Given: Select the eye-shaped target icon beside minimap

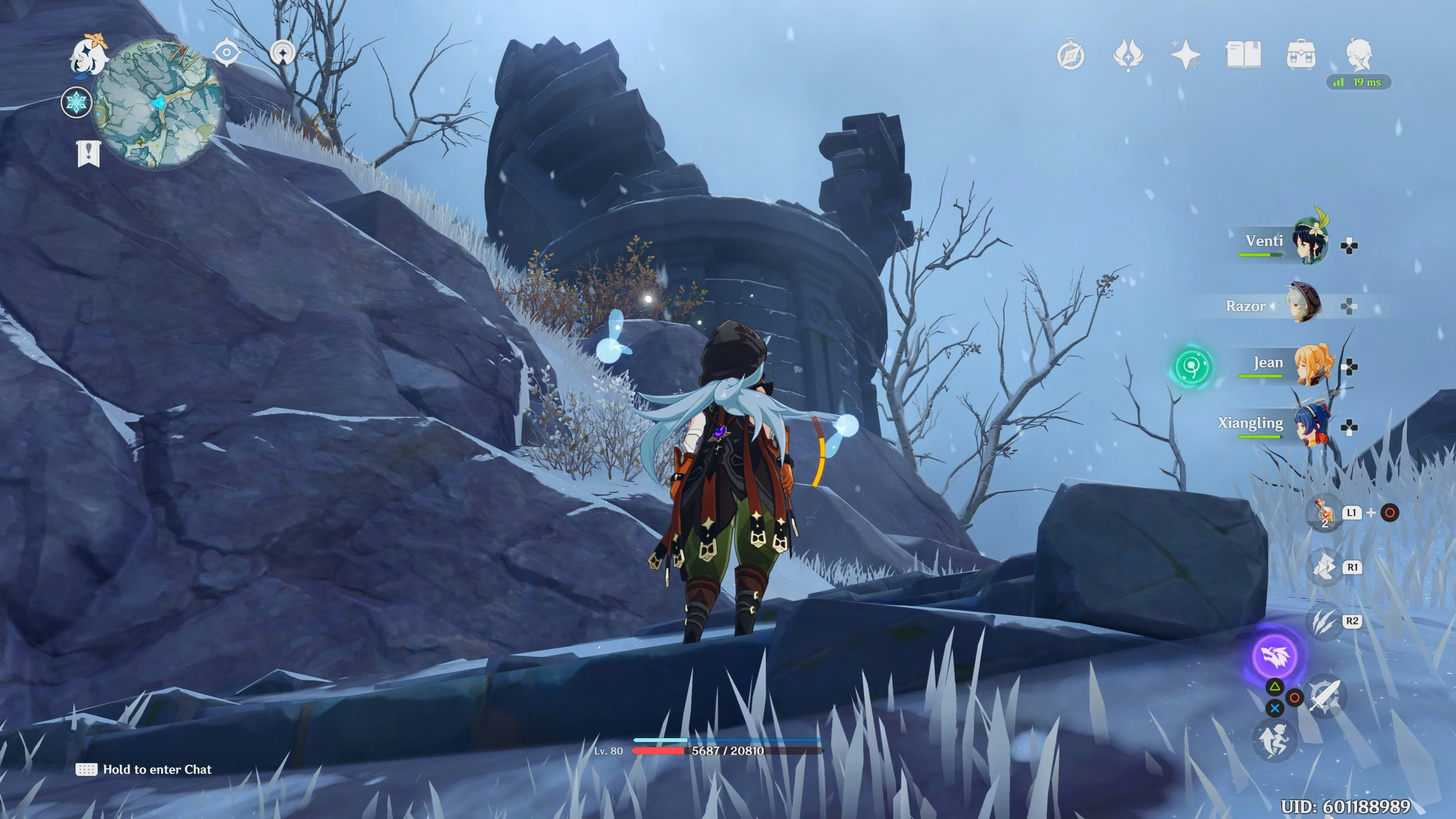Looking at the screenshot, I should coord(227,53).
